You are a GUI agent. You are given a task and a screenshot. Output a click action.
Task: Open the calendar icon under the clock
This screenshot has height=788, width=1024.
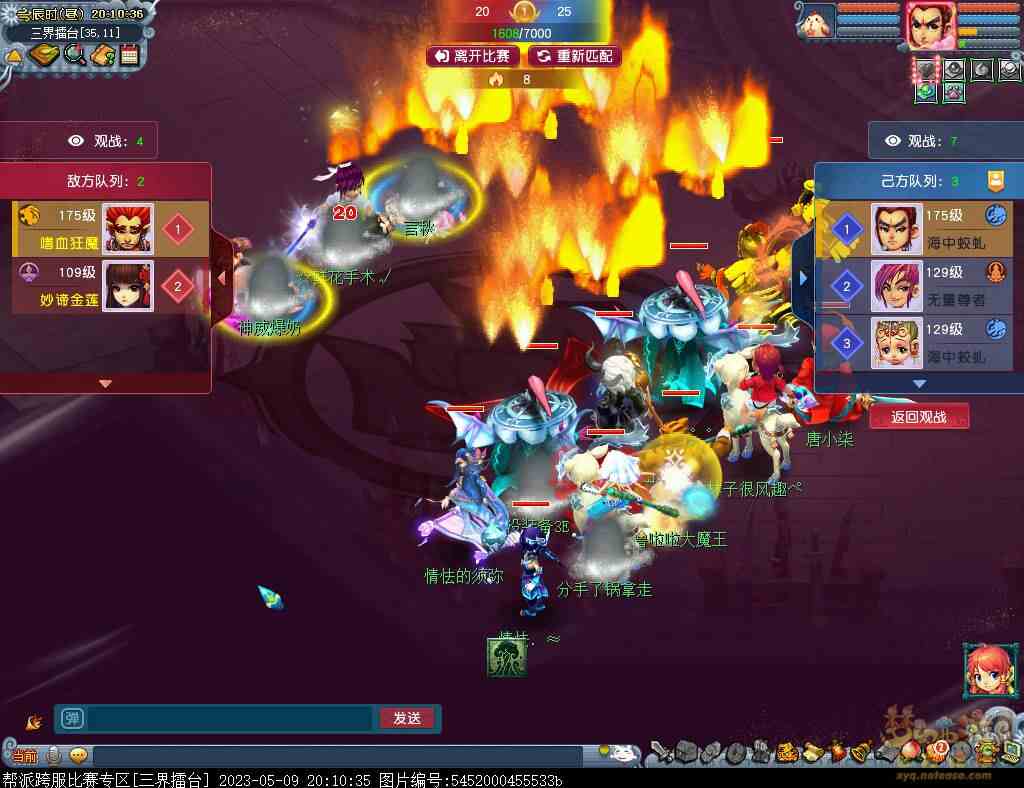click(x=129, y=55)
